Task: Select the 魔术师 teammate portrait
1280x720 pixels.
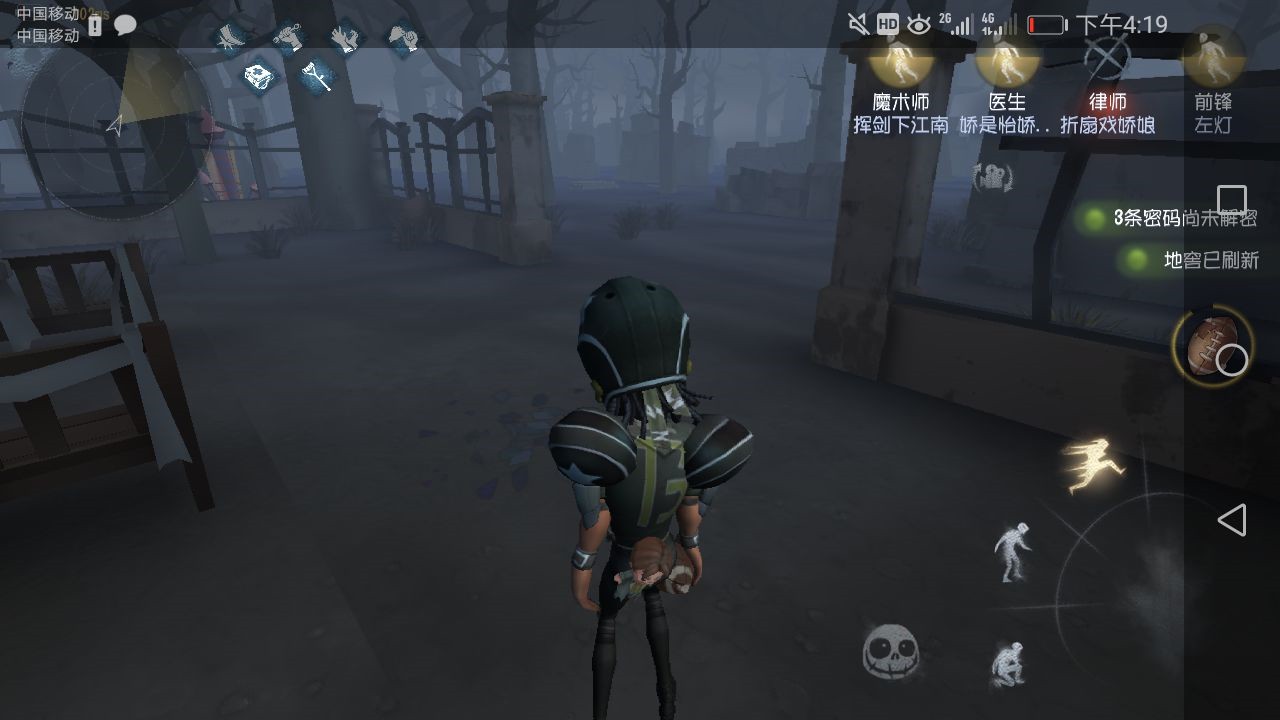Action: click(900, 60)
